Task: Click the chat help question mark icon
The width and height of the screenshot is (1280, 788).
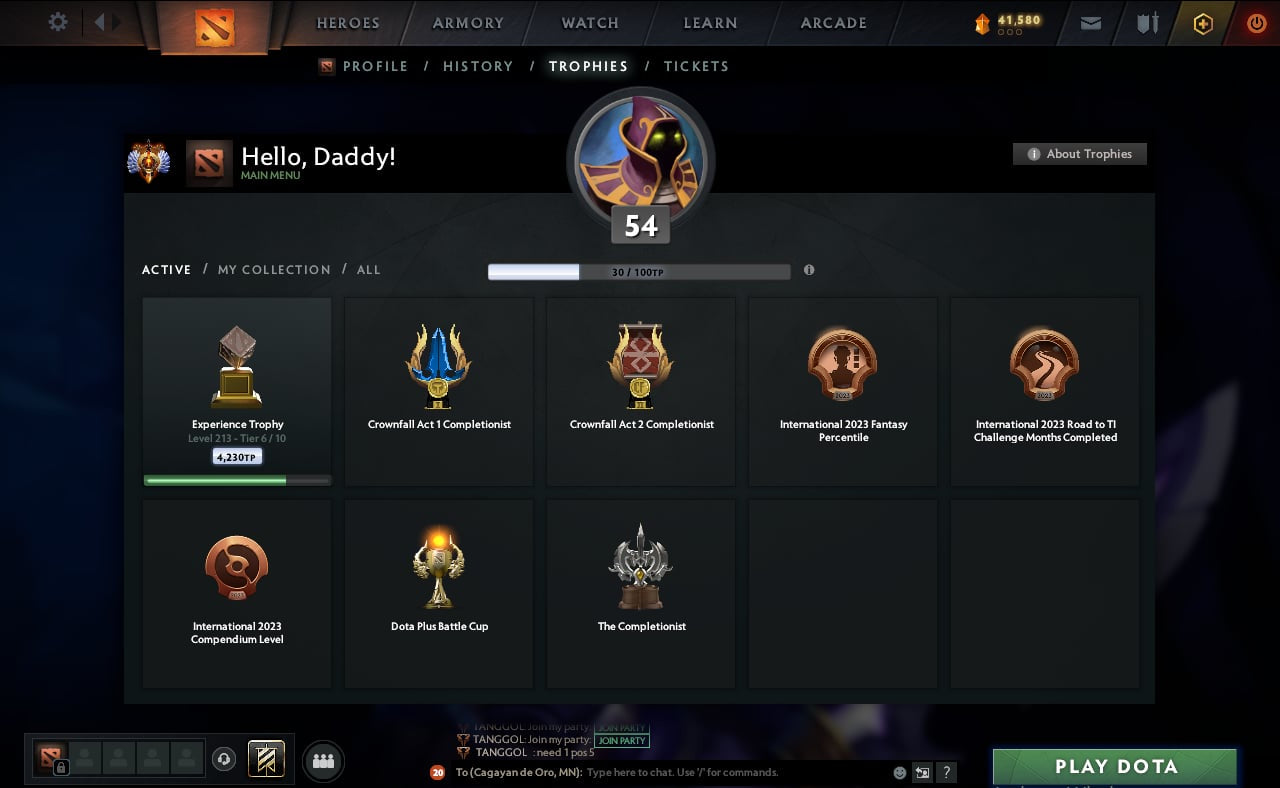Action: coord(946,772)
